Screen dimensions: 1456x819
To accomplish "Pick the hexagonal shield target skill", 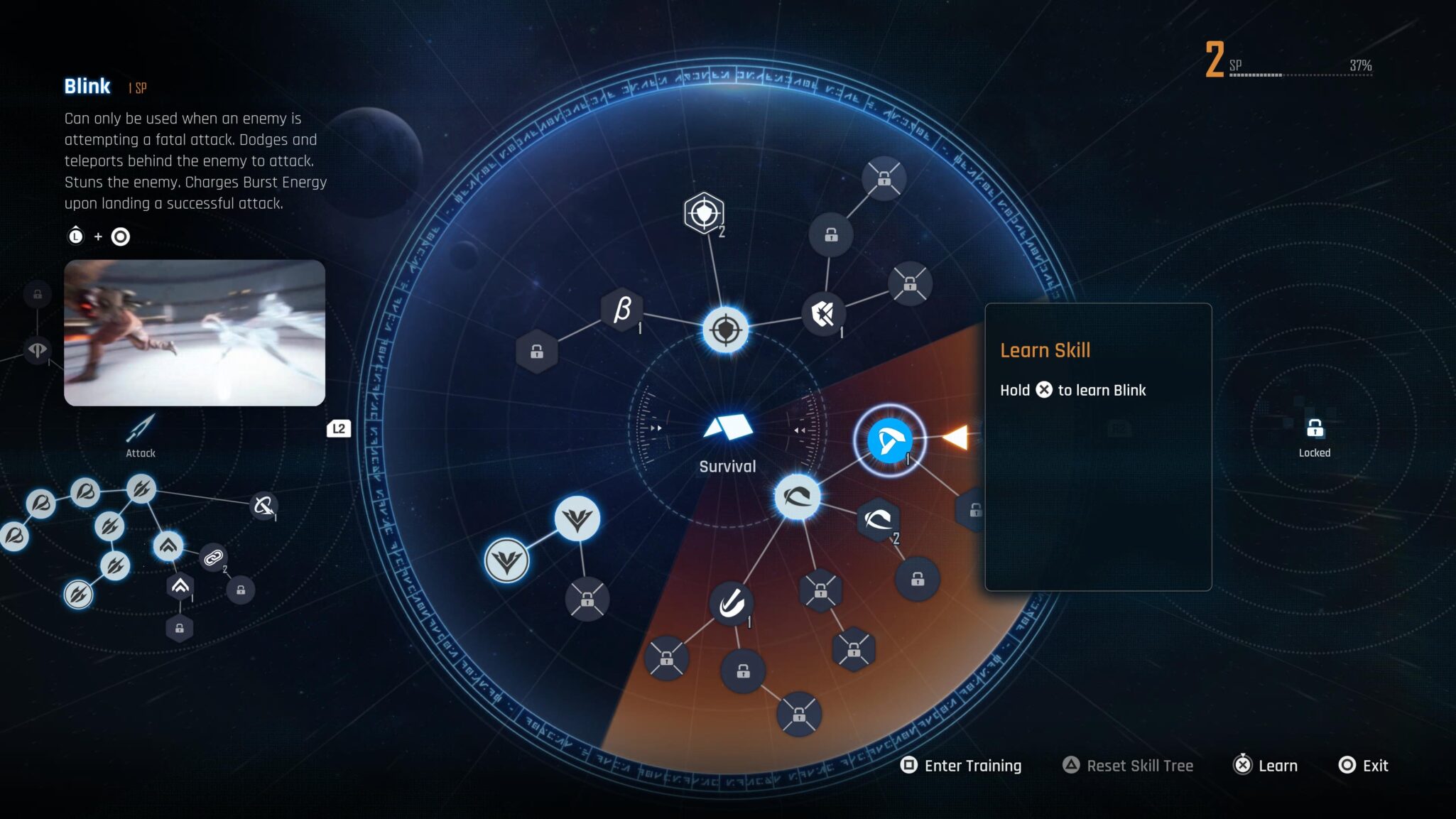I will (x=704, y=212).
